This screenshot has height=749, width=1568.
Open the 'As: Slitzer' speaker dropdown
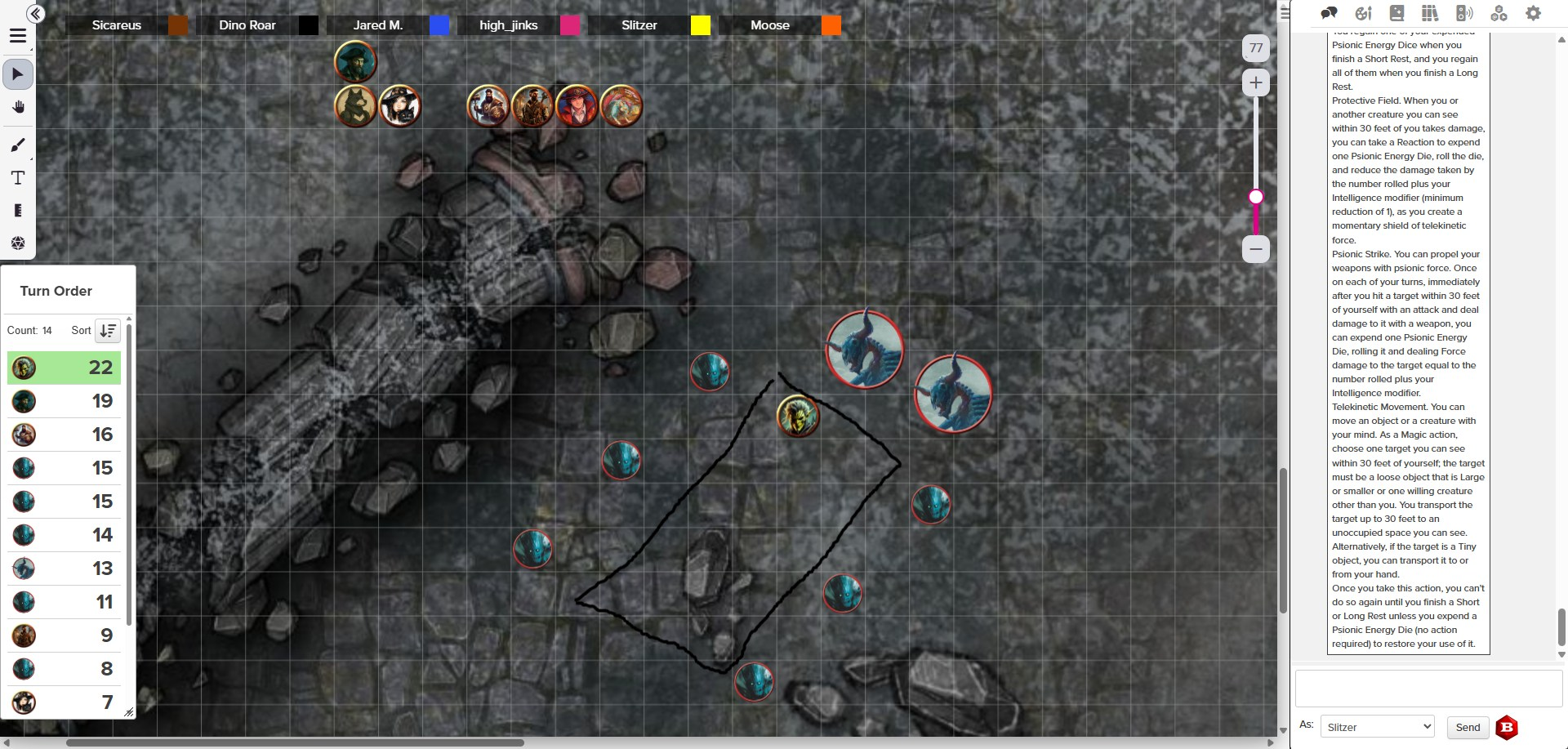1377,727
